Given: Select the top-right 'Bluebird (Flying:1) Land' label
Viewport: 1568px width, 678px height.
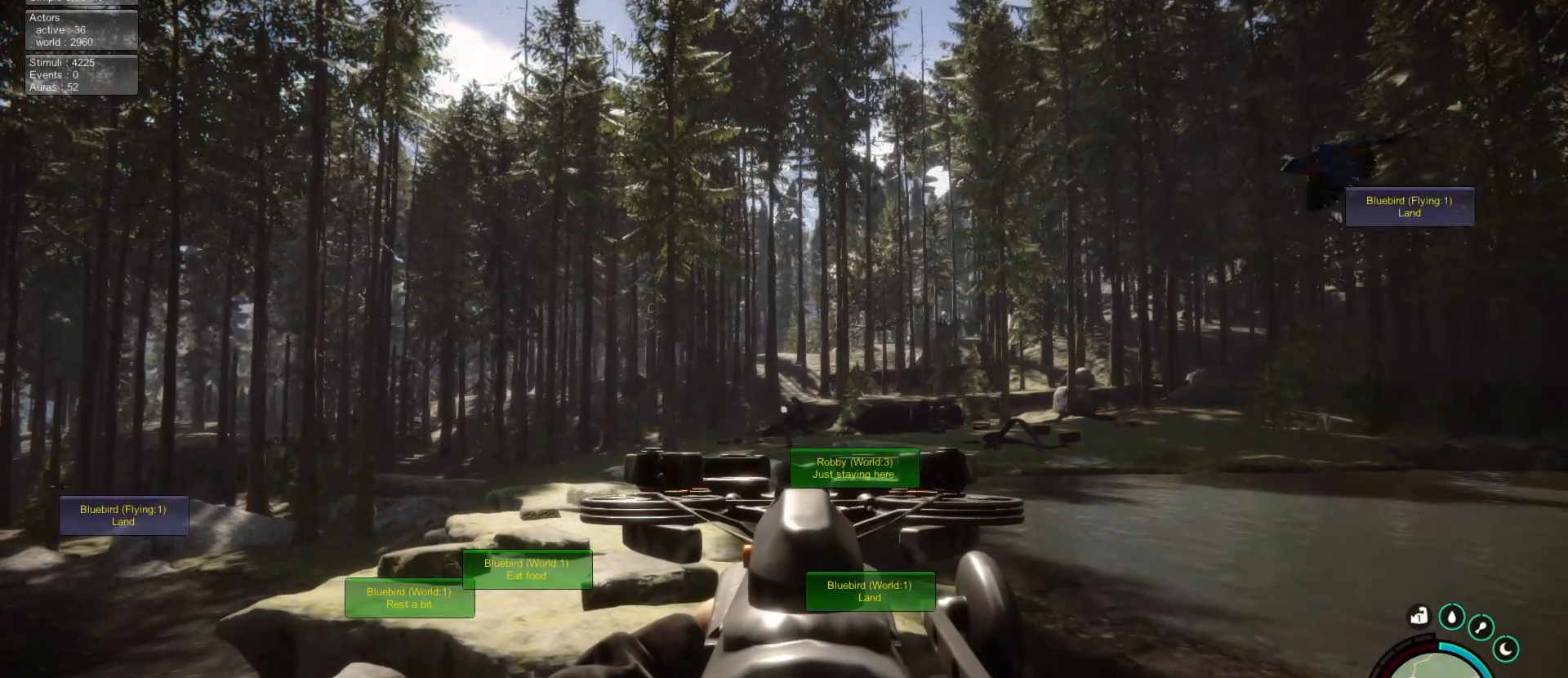Looking at the screenshot, I should click(x=1410, y=207).
